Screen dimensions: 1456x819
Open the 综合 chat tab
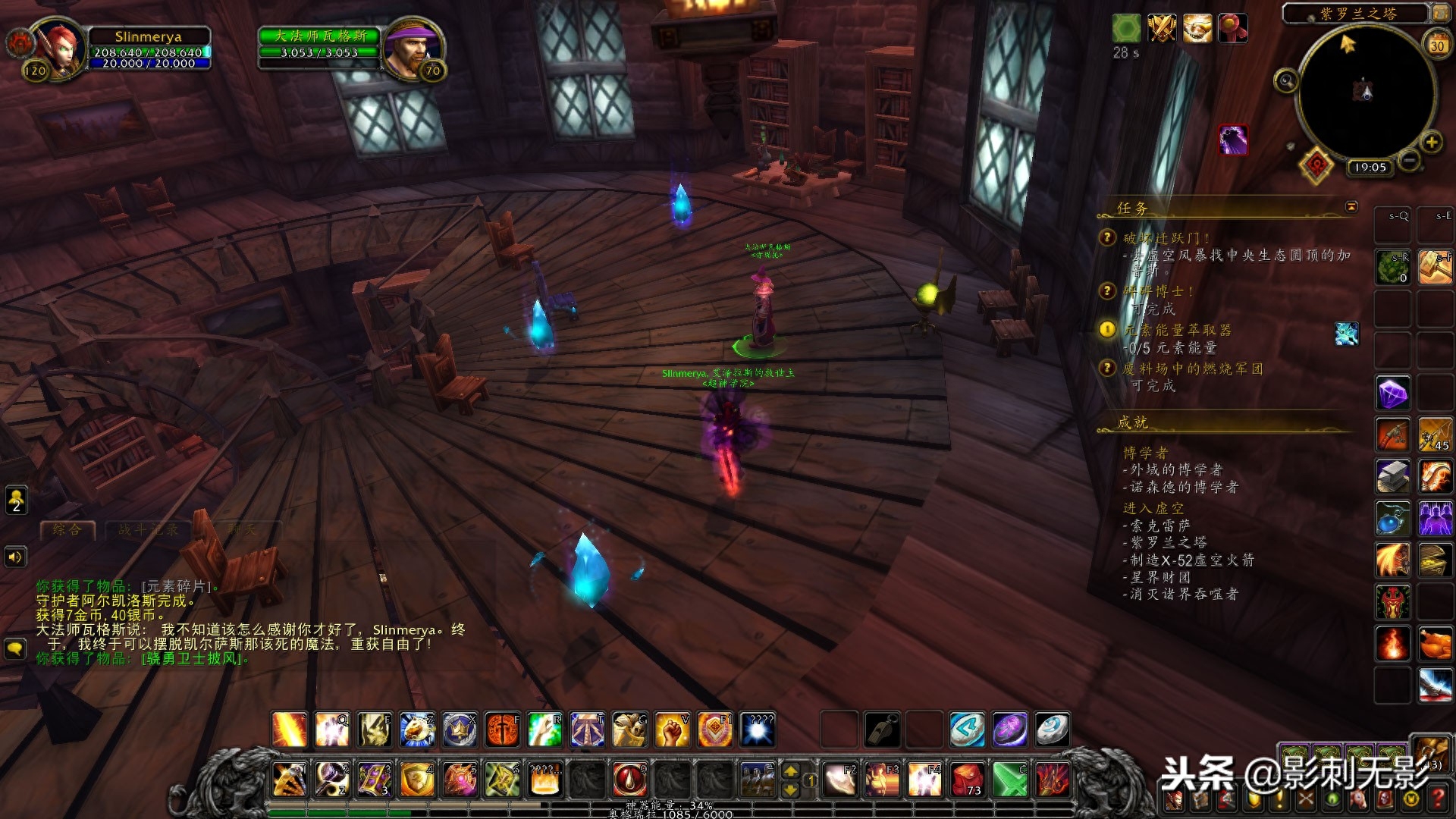click(67, 530)
